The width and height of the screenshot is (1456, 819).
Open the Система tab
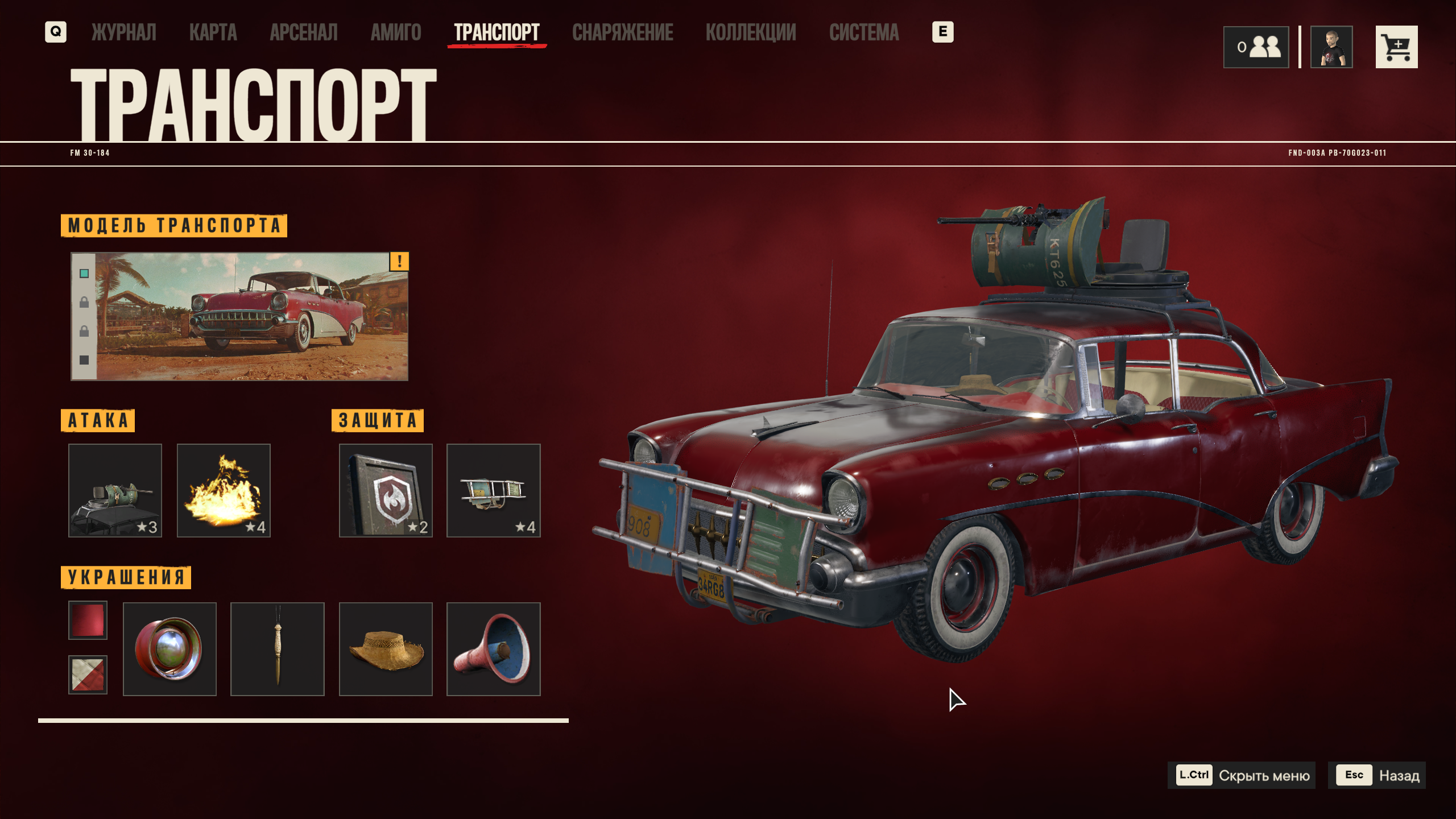pos(864,32)
